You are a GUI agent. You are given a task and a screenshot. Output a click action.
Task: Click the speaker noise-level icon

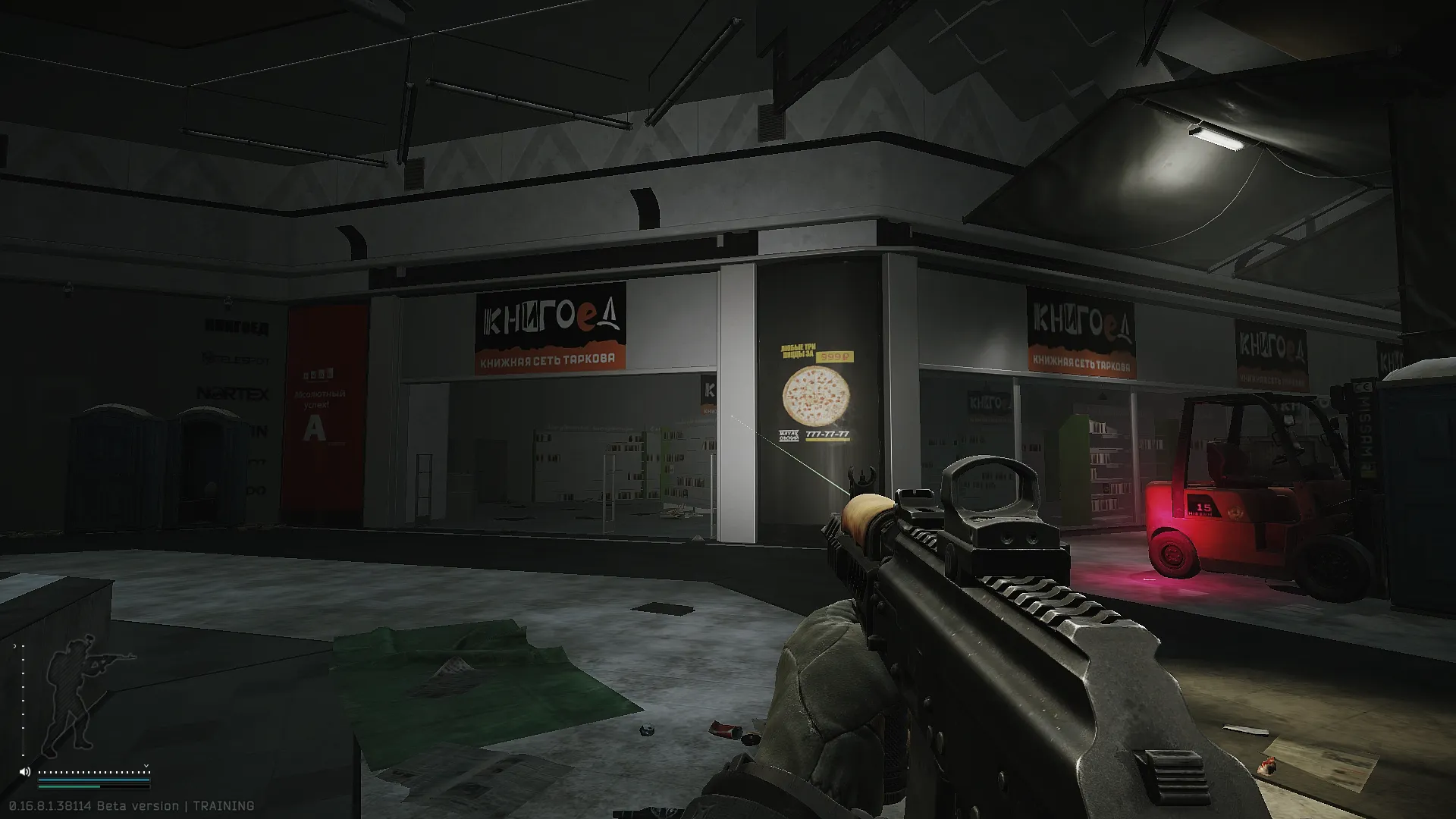pyautogui.click(x=25, y=772)
